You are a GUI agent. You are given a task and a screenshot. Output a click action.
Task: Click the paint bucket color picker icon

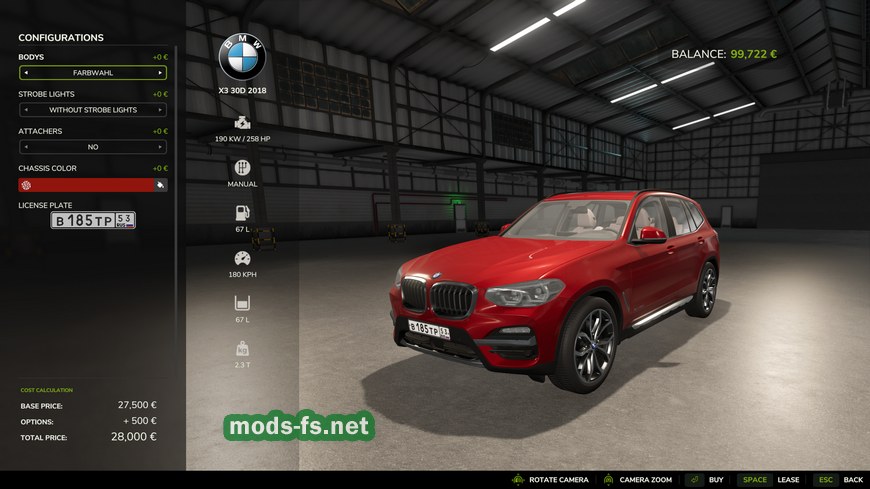(x=160, y=185)
